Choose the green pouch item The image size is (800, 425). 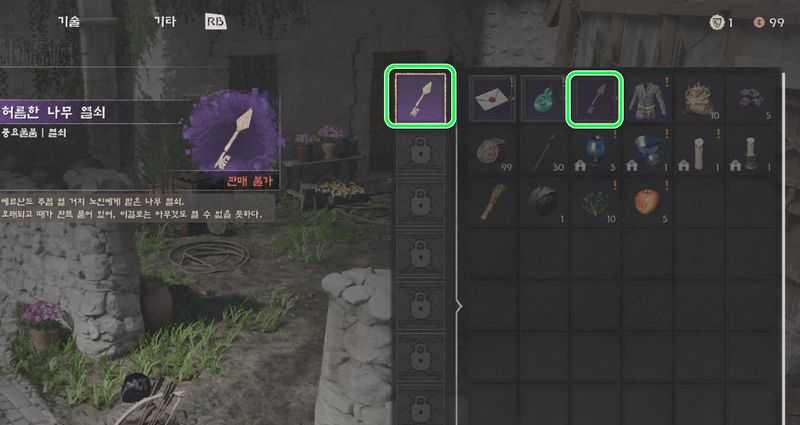(x=545, y=99)
